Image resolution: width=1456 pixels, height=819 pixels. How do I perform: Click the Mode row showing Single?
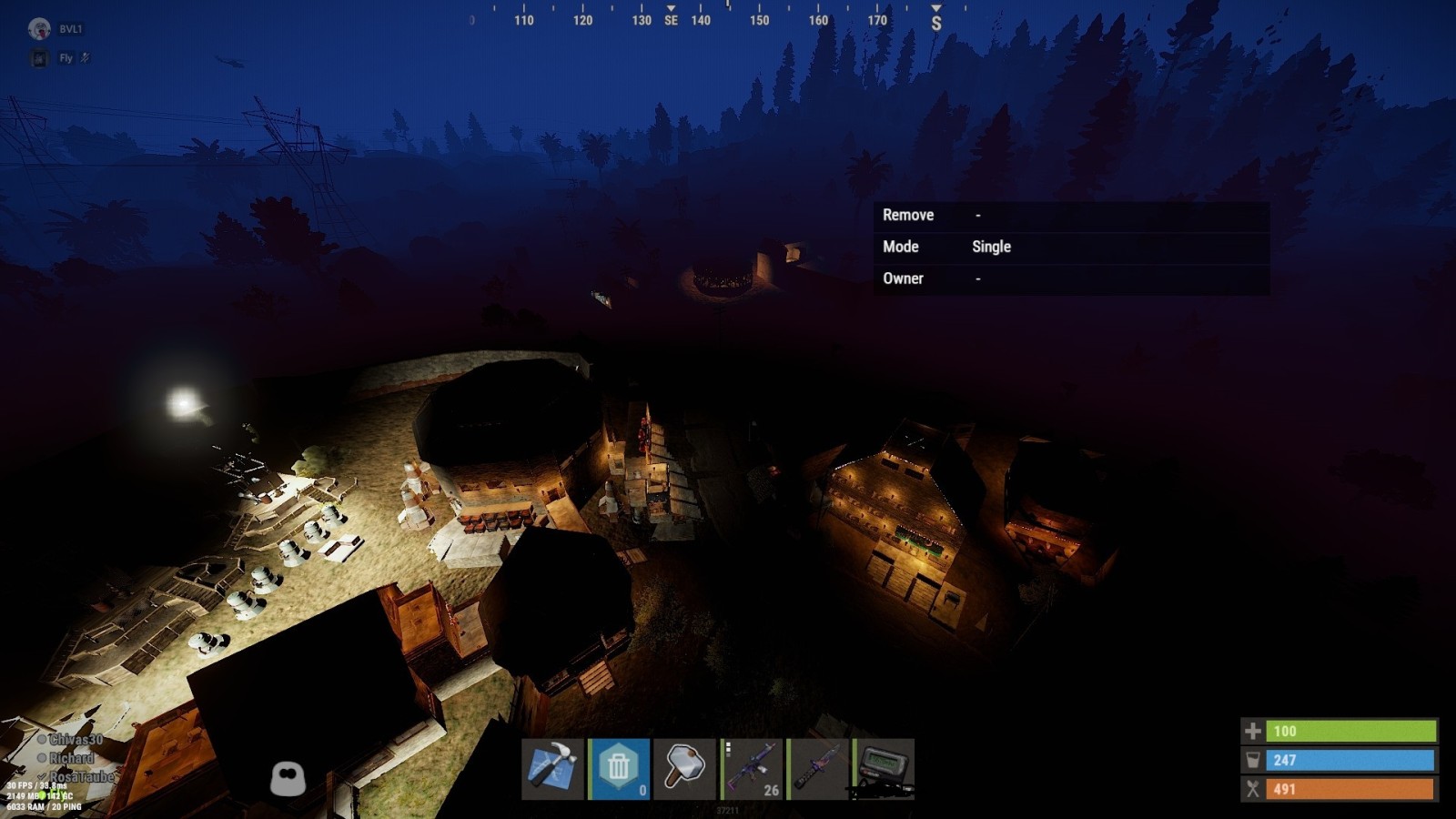click(1071, 247)
